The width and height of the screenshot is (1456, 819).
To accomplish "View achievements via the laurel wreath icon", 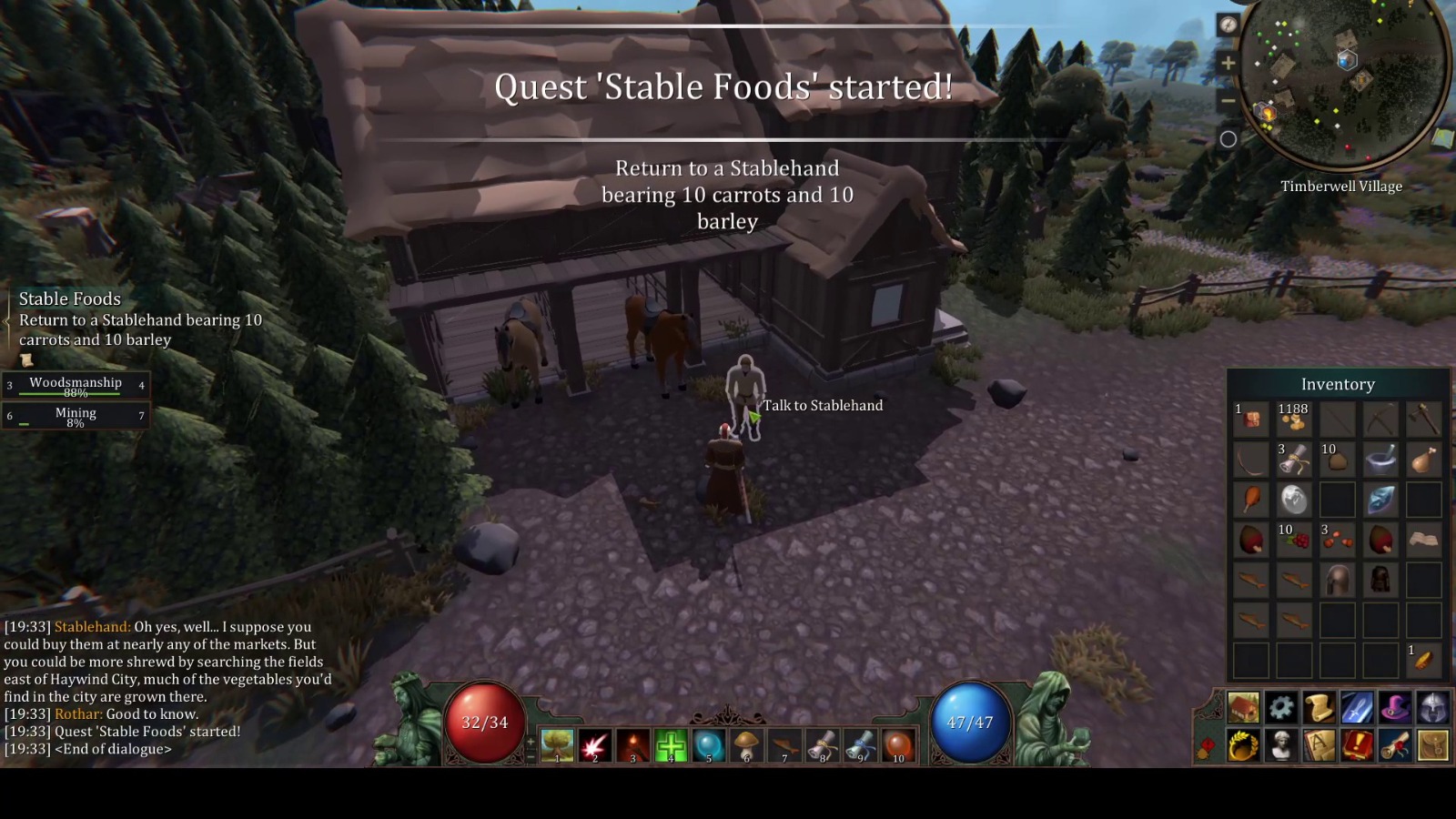I will click(x=1244, y=746).
